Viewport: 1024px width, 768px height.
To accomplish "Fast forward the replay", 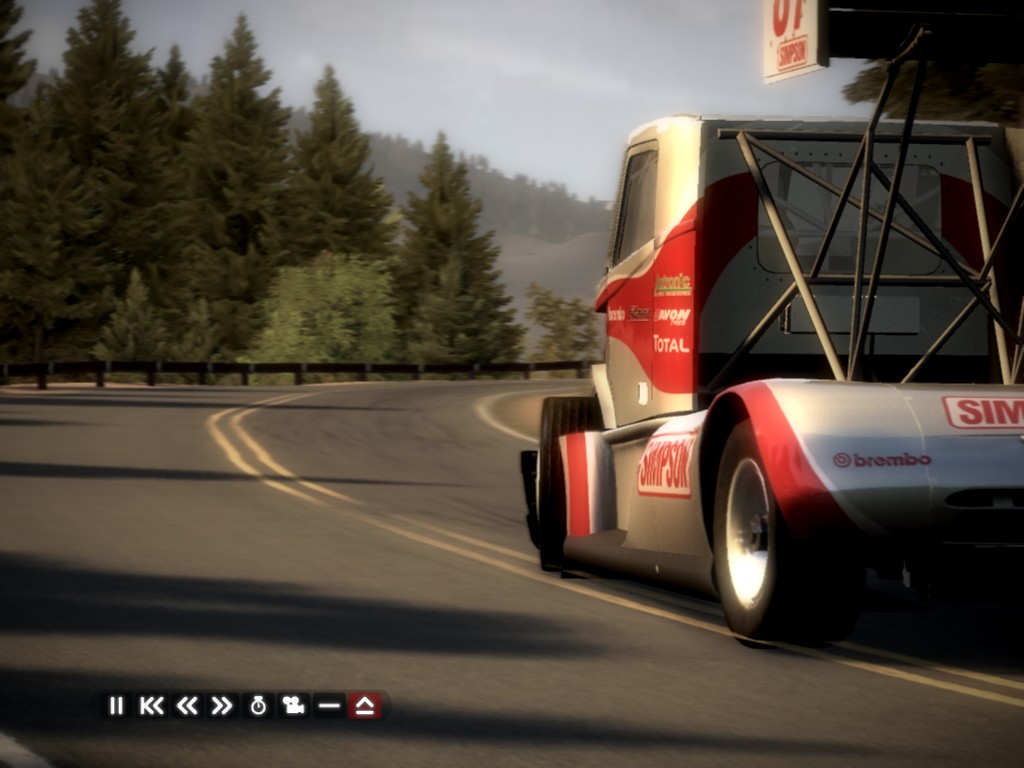I will point(222,705).
